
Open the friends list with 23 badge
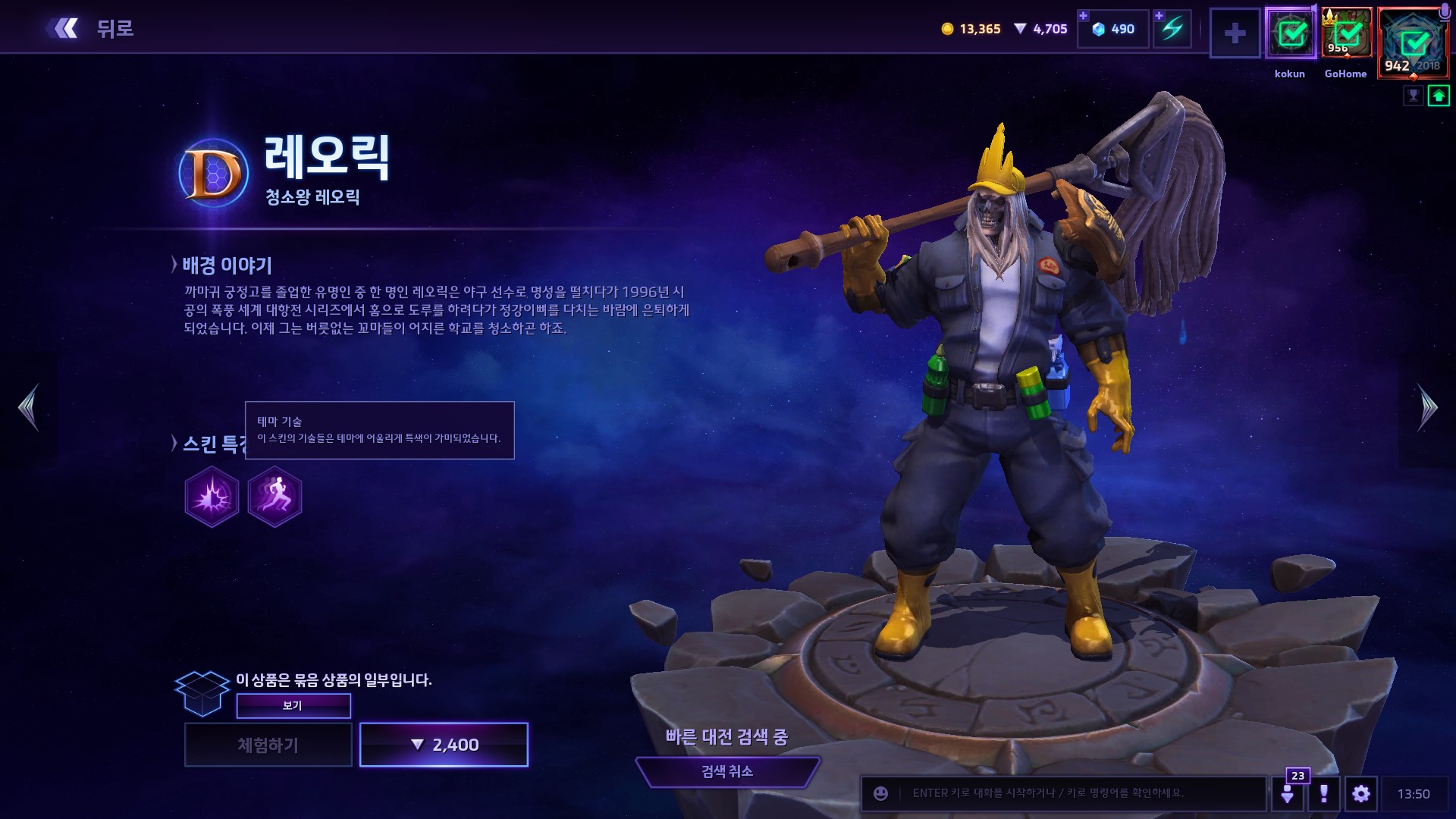tap(1287, 793)
